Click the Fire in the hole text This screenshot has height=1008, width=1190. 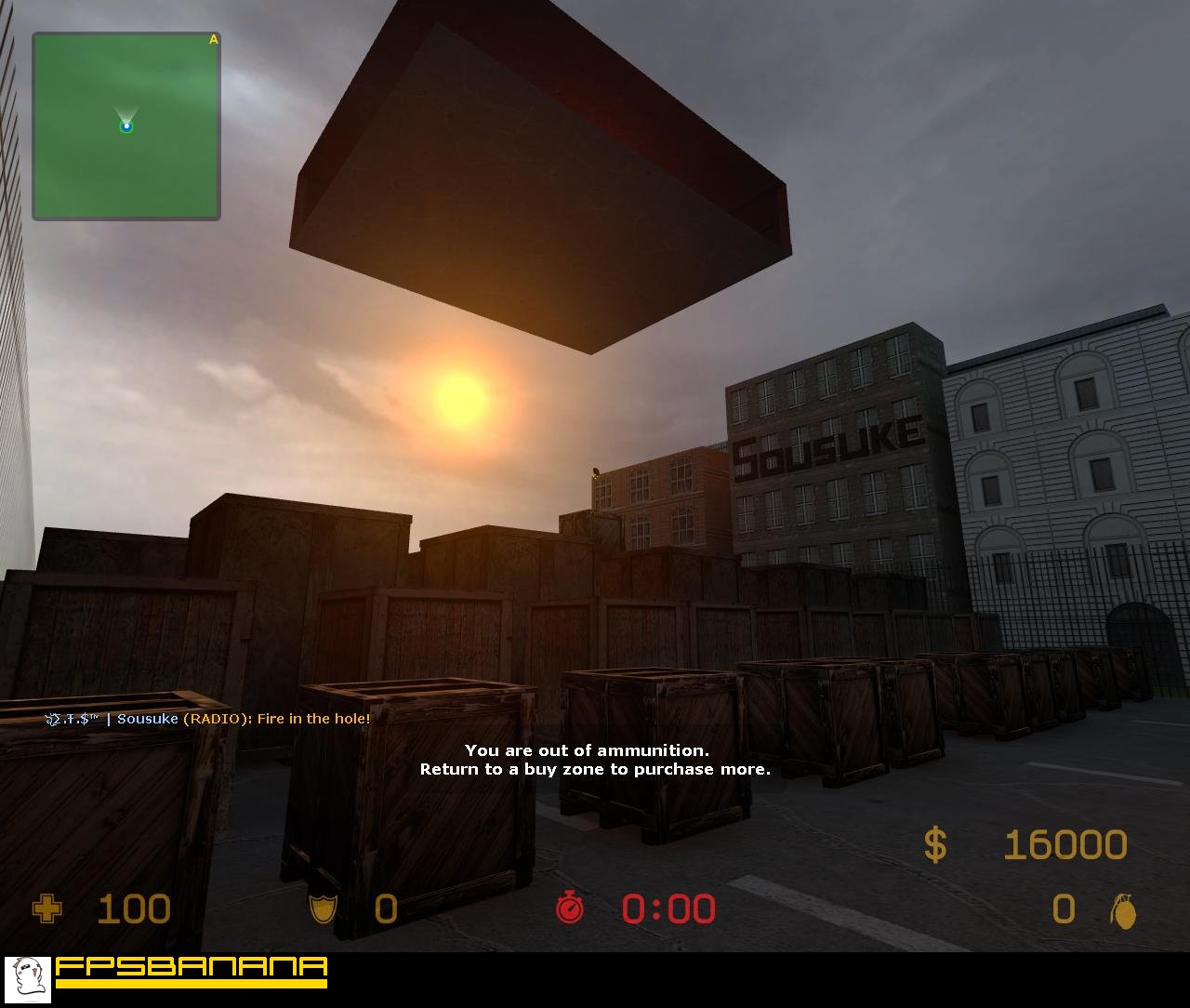point(311,718)
